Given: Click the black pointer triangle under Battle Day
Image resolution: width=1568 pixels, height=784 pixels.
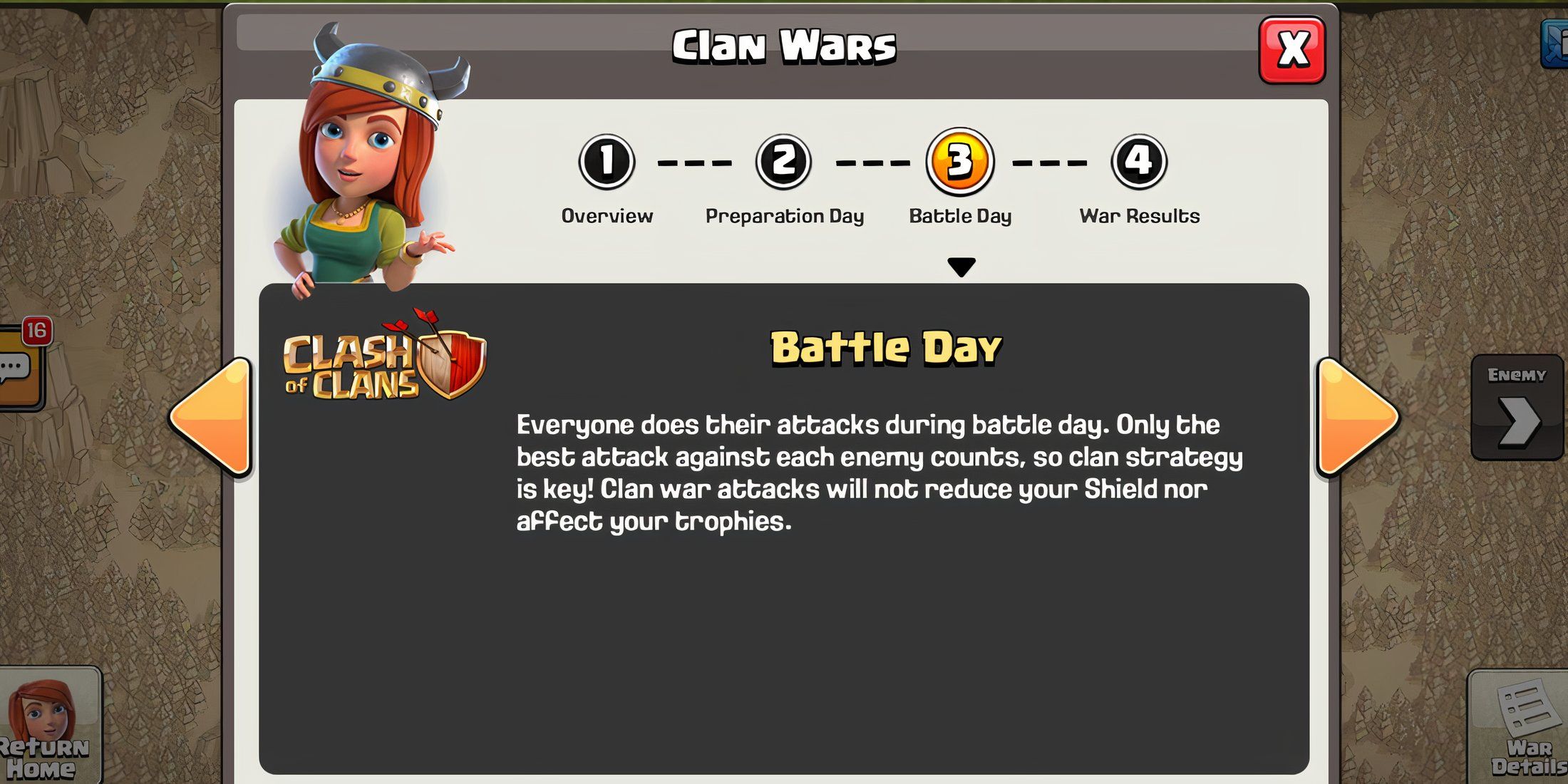Looking at the screenshot, I should point(961,265).
